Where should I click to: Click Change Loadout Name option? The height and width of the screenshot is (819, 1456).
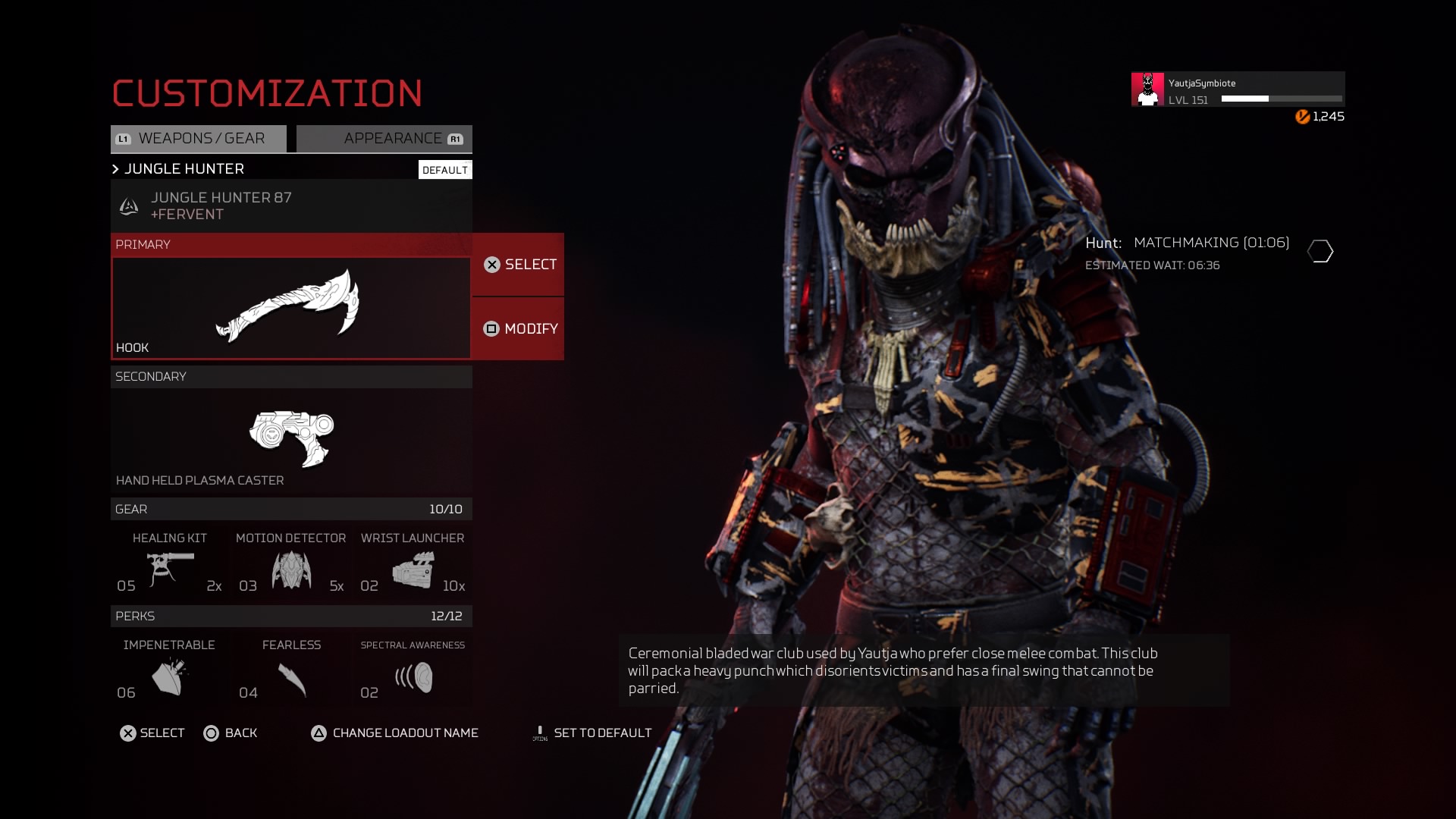(395, 733)
